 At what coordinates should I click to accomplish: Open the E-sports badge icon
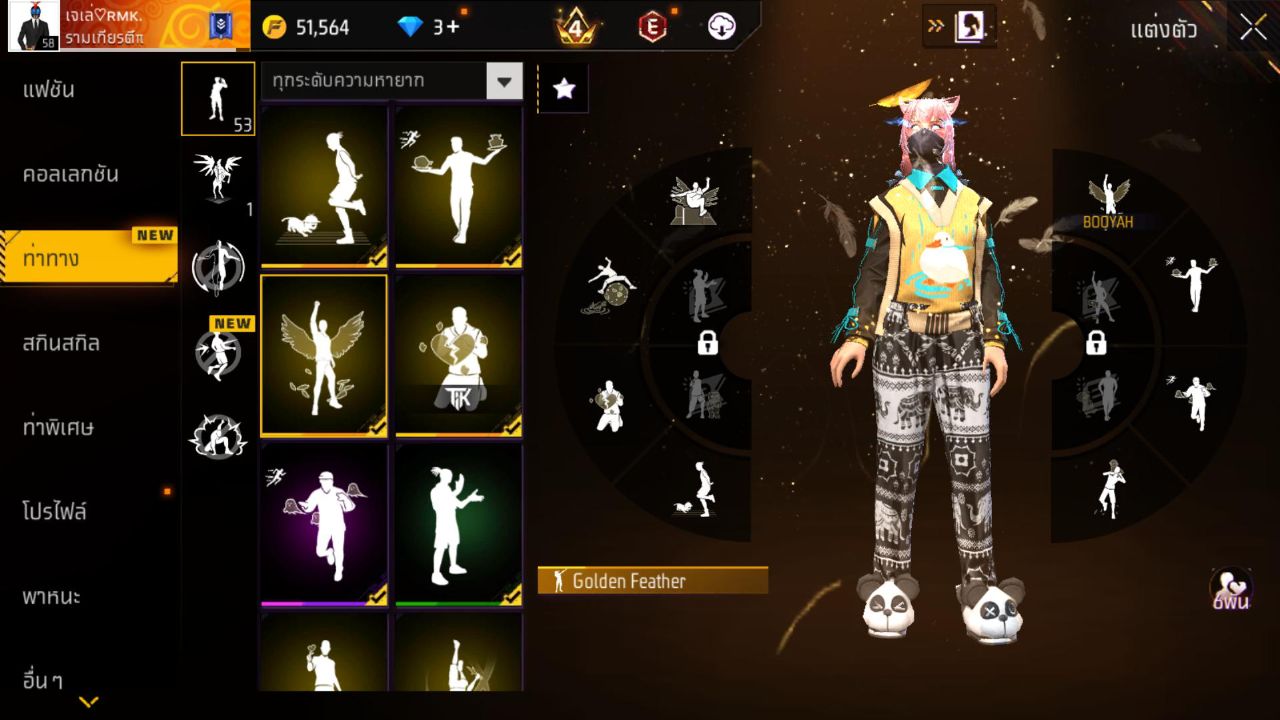coord(652,27)
